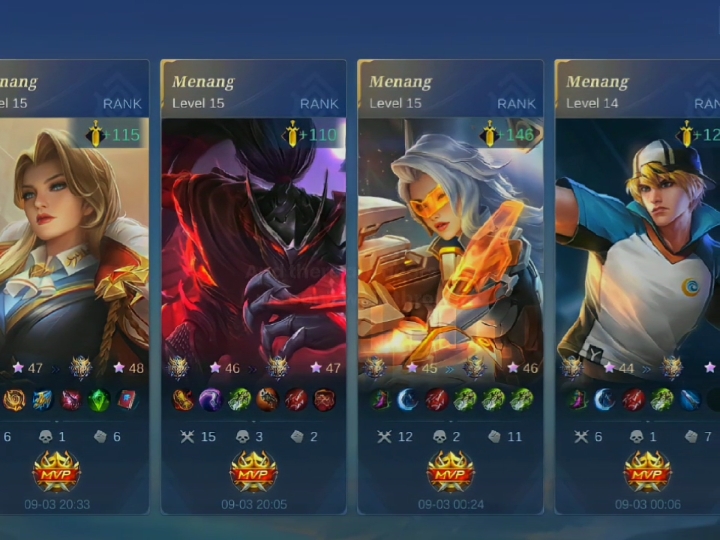Viewport: 720px width, 540px height.
Task: Tap the MVP badge above 09-03 00:06
Action: click(x=647, y=471)
